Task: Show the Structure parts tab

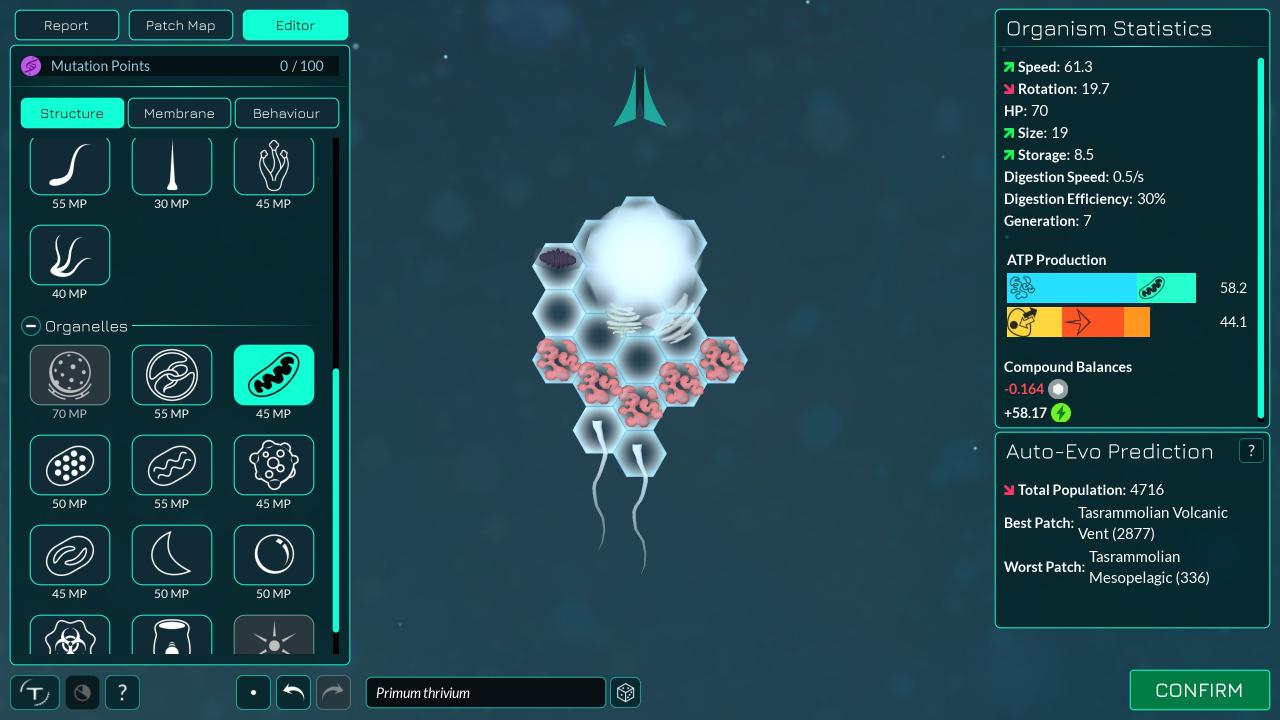Action: click(x=72, y=113)
